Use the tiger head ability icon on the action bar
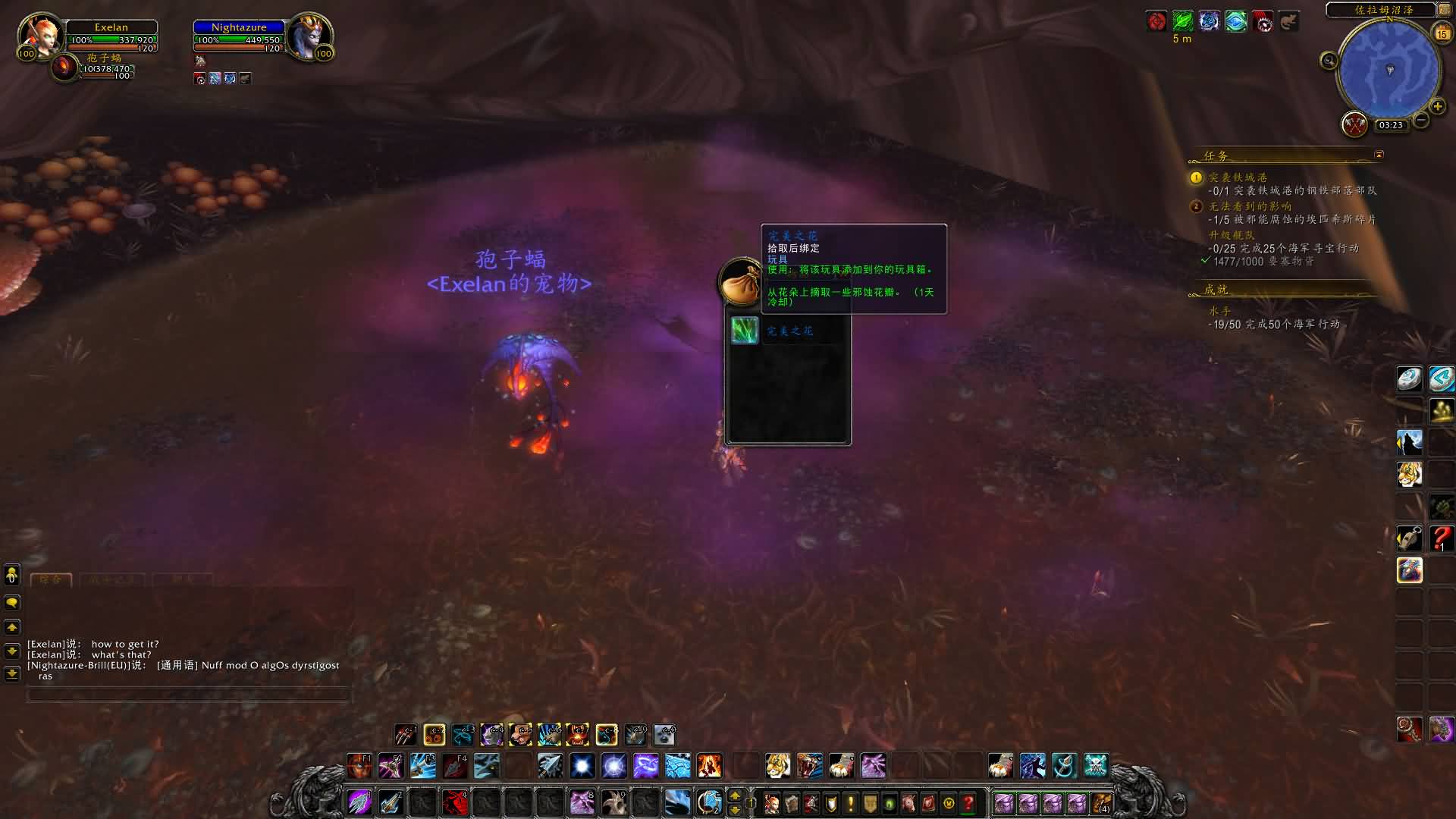This screenshot has width=1456, height=819. click(777, 766)
